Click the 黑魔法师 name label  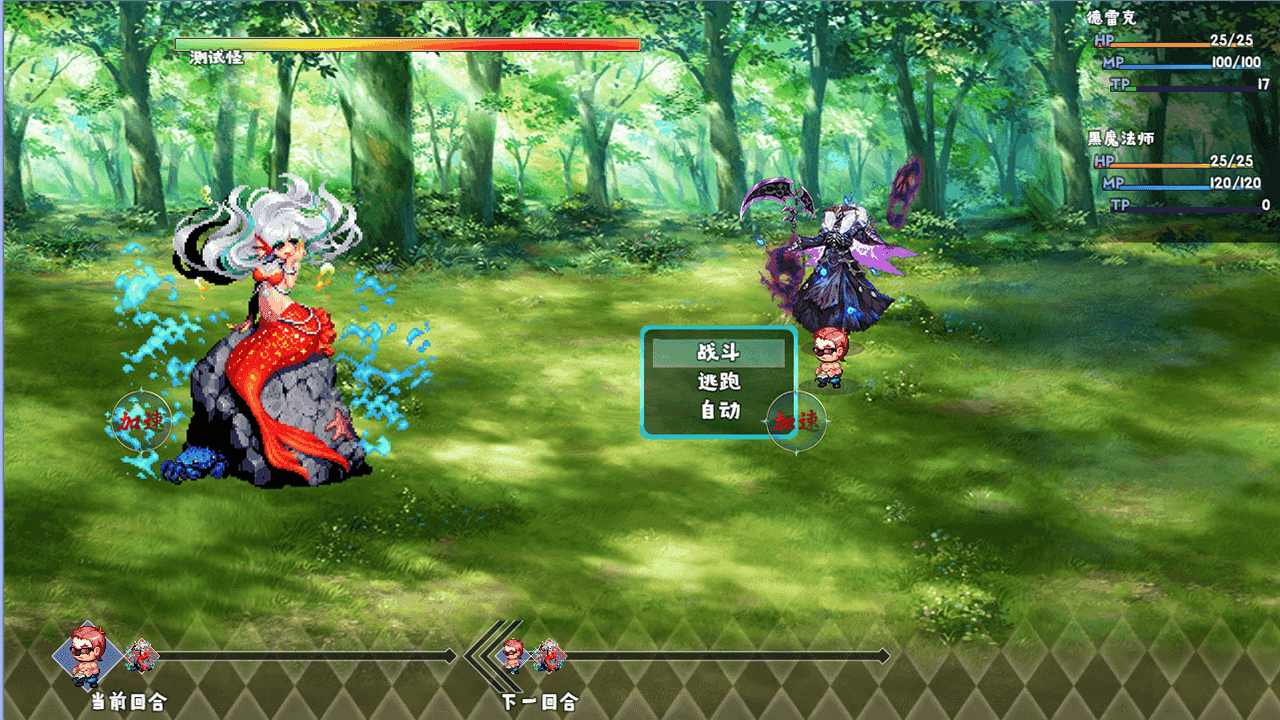pyautogui.click(x=1124, y=140)
